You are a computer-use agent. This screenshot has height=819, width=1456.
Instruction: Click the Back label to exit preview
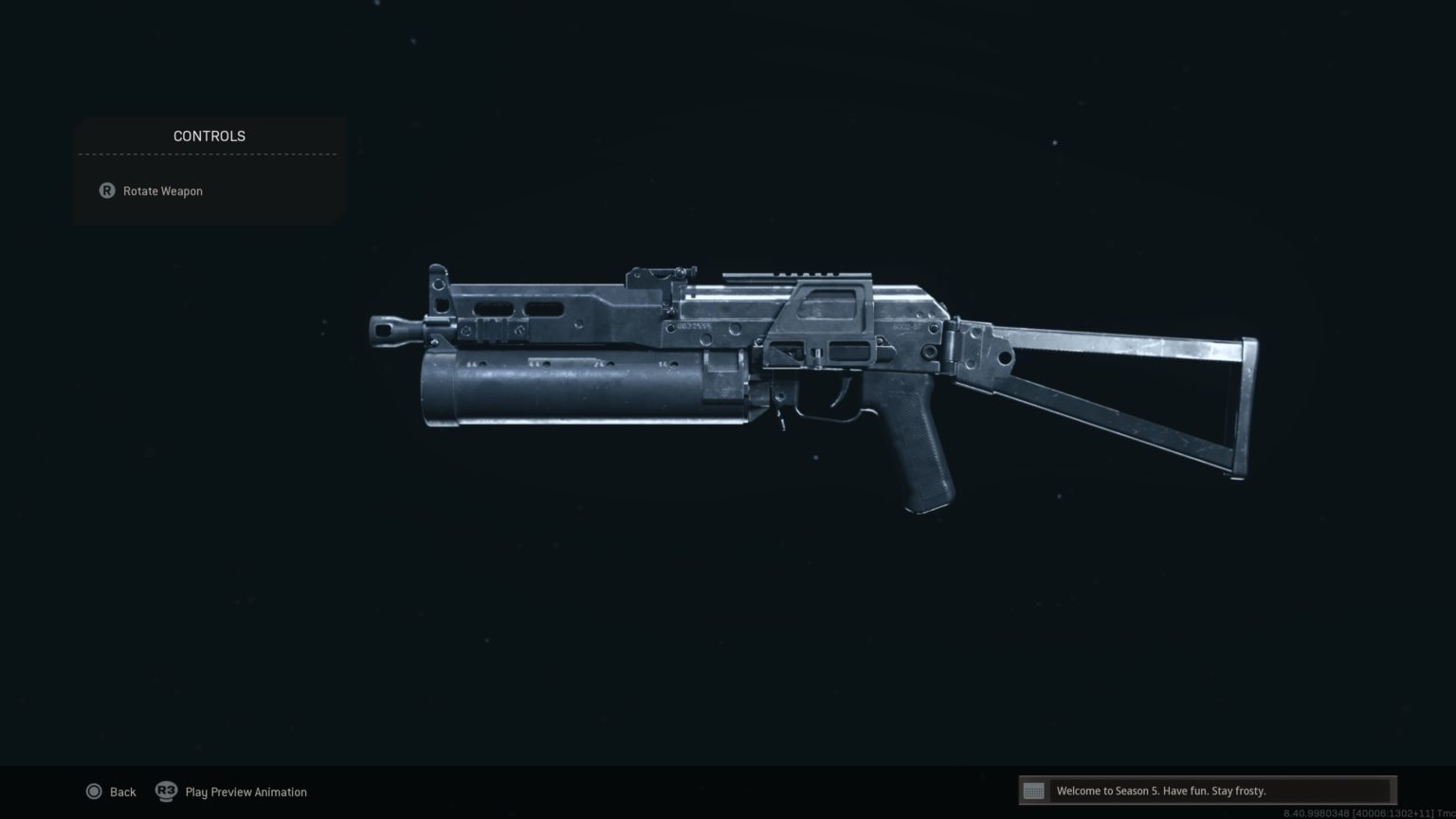[122, 792]
